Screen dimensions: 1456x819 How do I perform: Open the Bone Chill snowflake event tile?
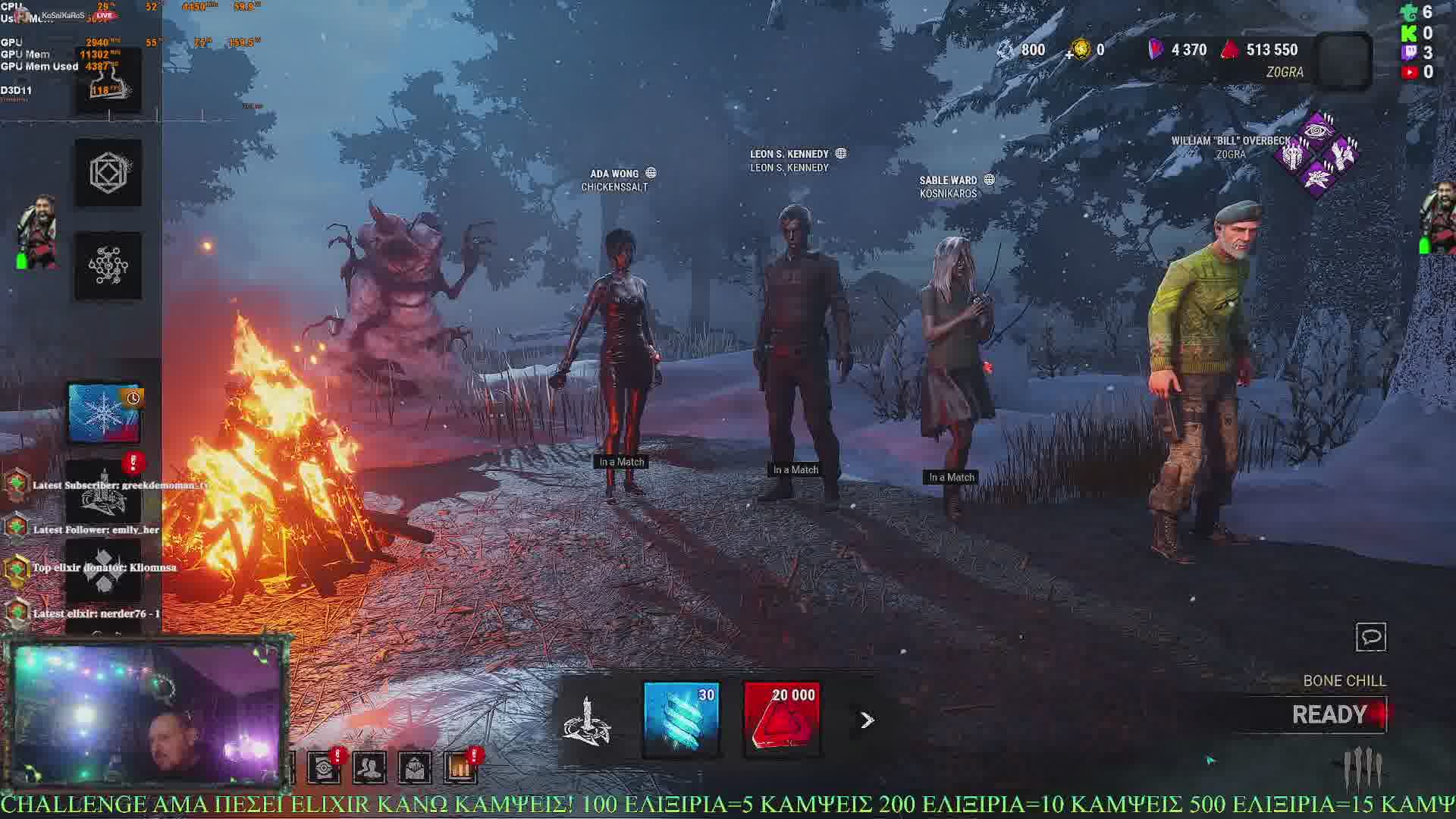pyautogui.click(x=105, y=413)
